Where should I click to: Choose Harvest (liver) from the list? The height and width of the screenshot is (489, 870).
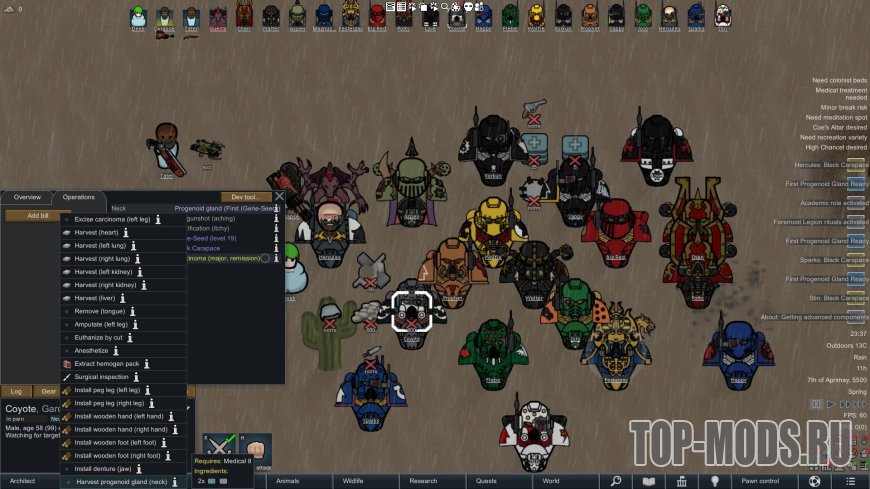tap(96, 298)
